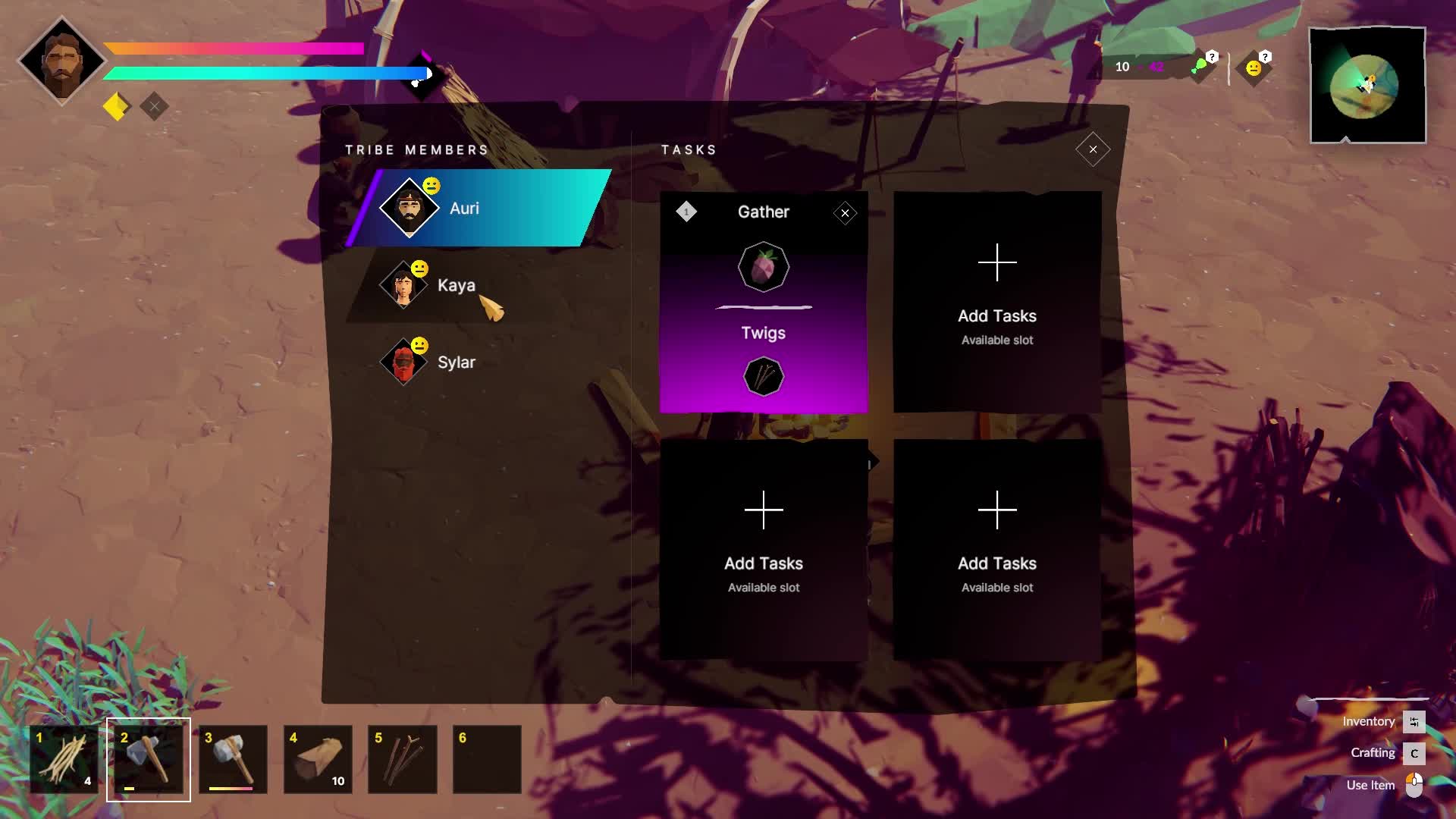Click Auri's mood emoji badge
The image size is (1456, 819).
[x=431, y=184]
